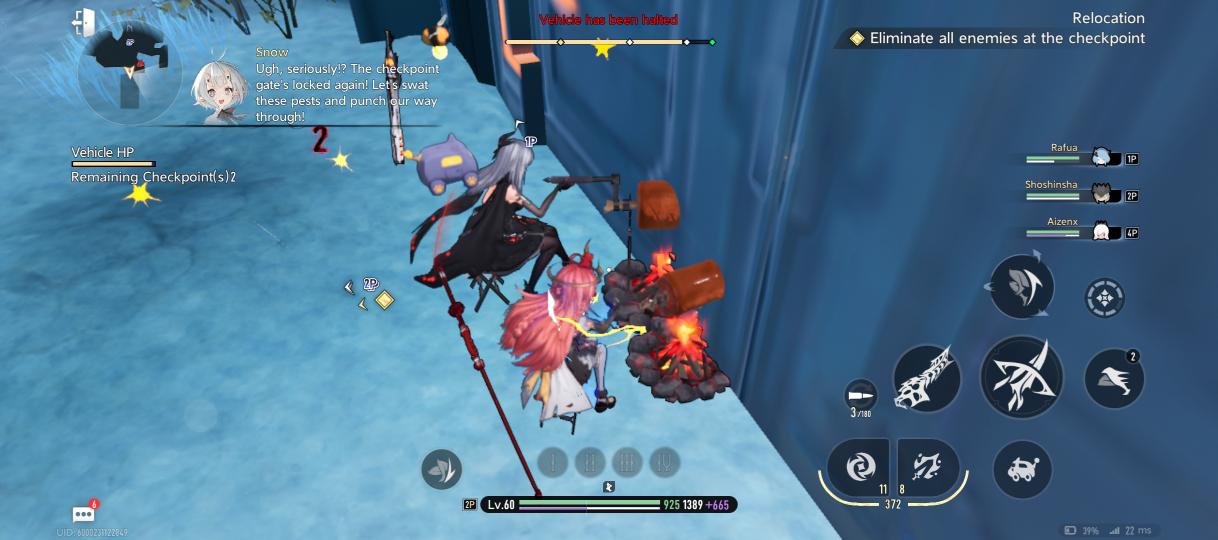
Task: Fire the jagged ranged weapon button
Action: point(926,378)
